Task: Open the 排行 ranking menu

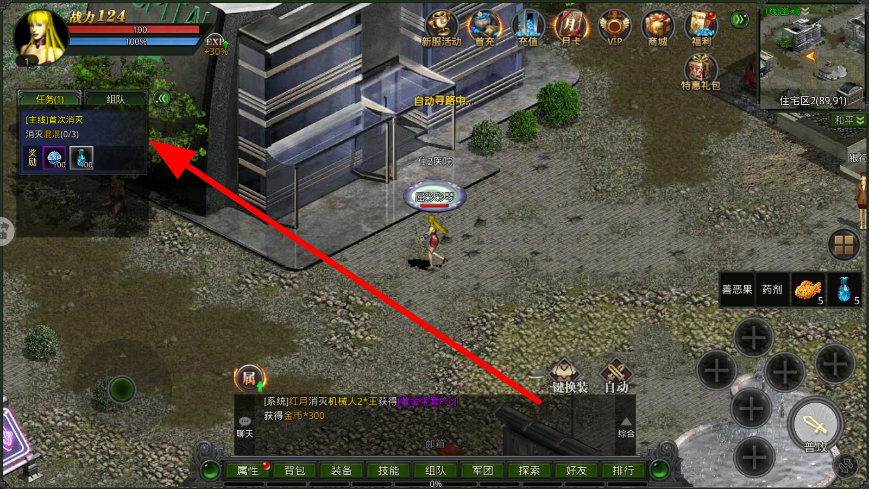Action: [623, 470]
